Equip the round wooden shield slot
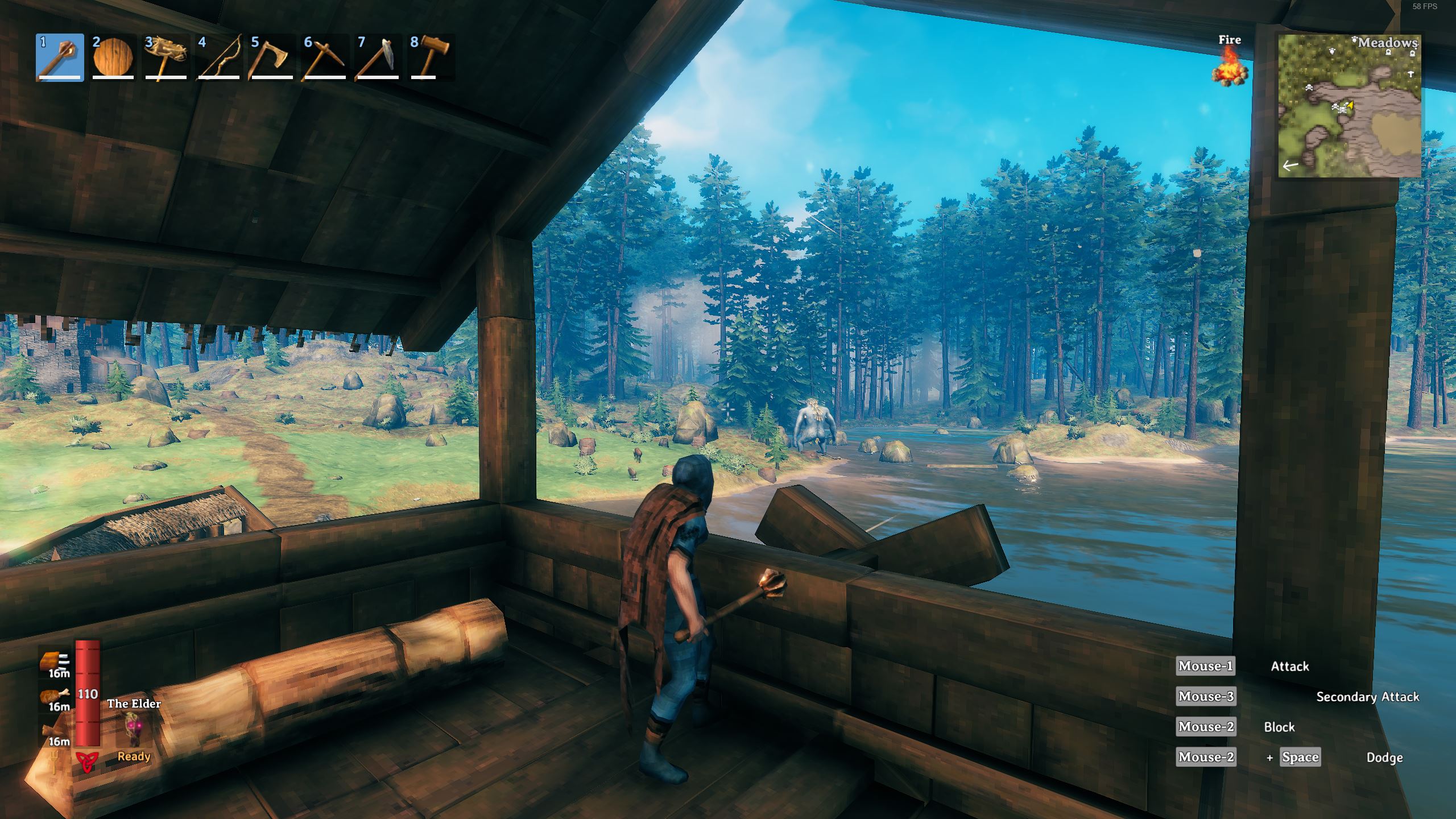 click(113, 58)
